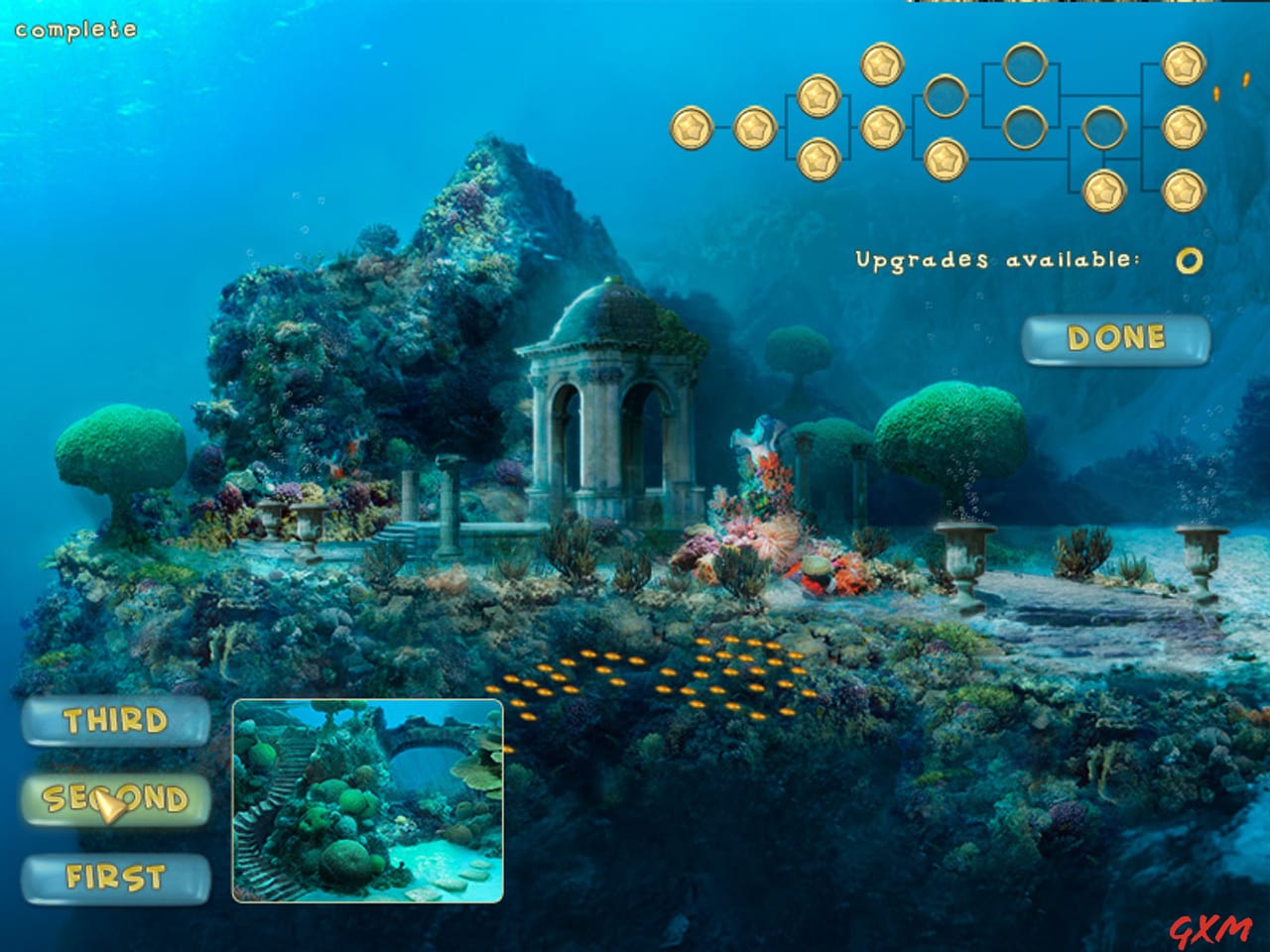Toggle the first empty upgrade circle in the tree
Screen dimensions: 1270x952
[x=945, y=98]
